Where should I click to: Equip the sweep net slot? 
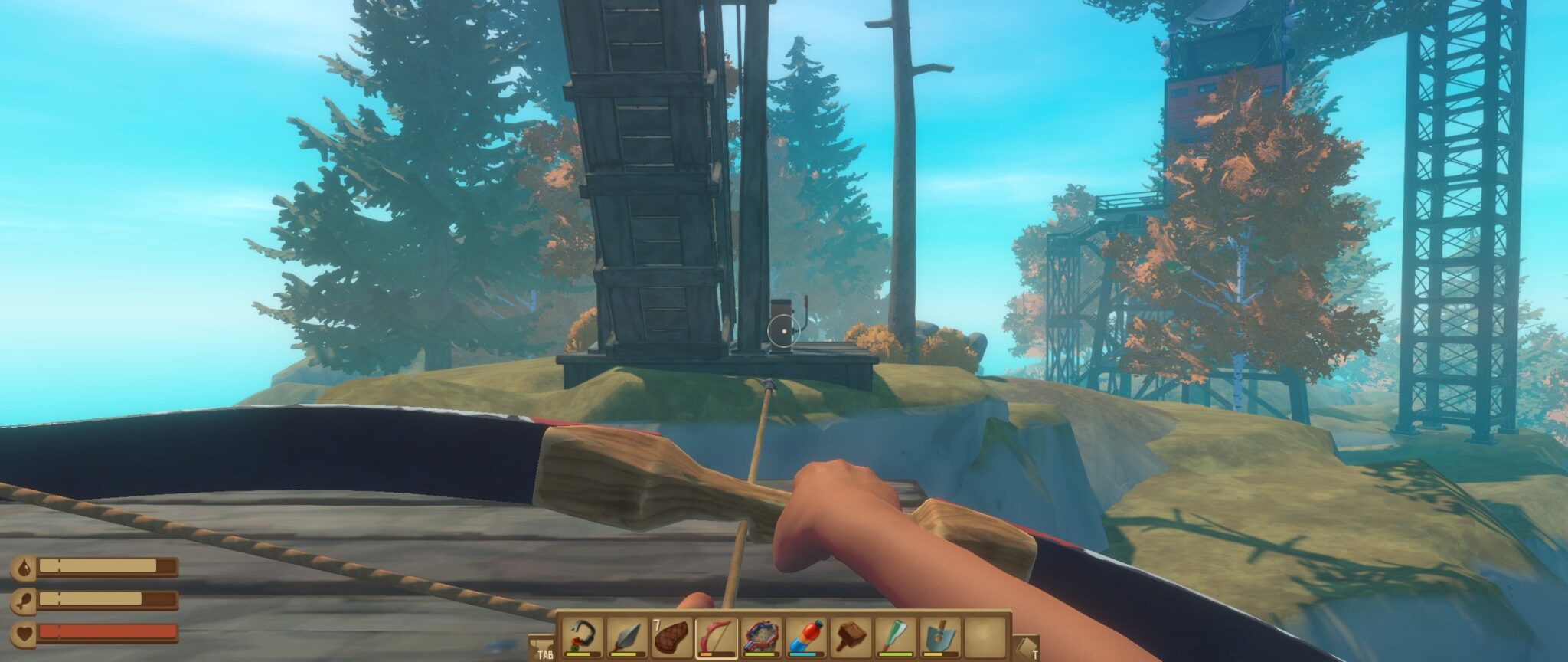(761, 636)
